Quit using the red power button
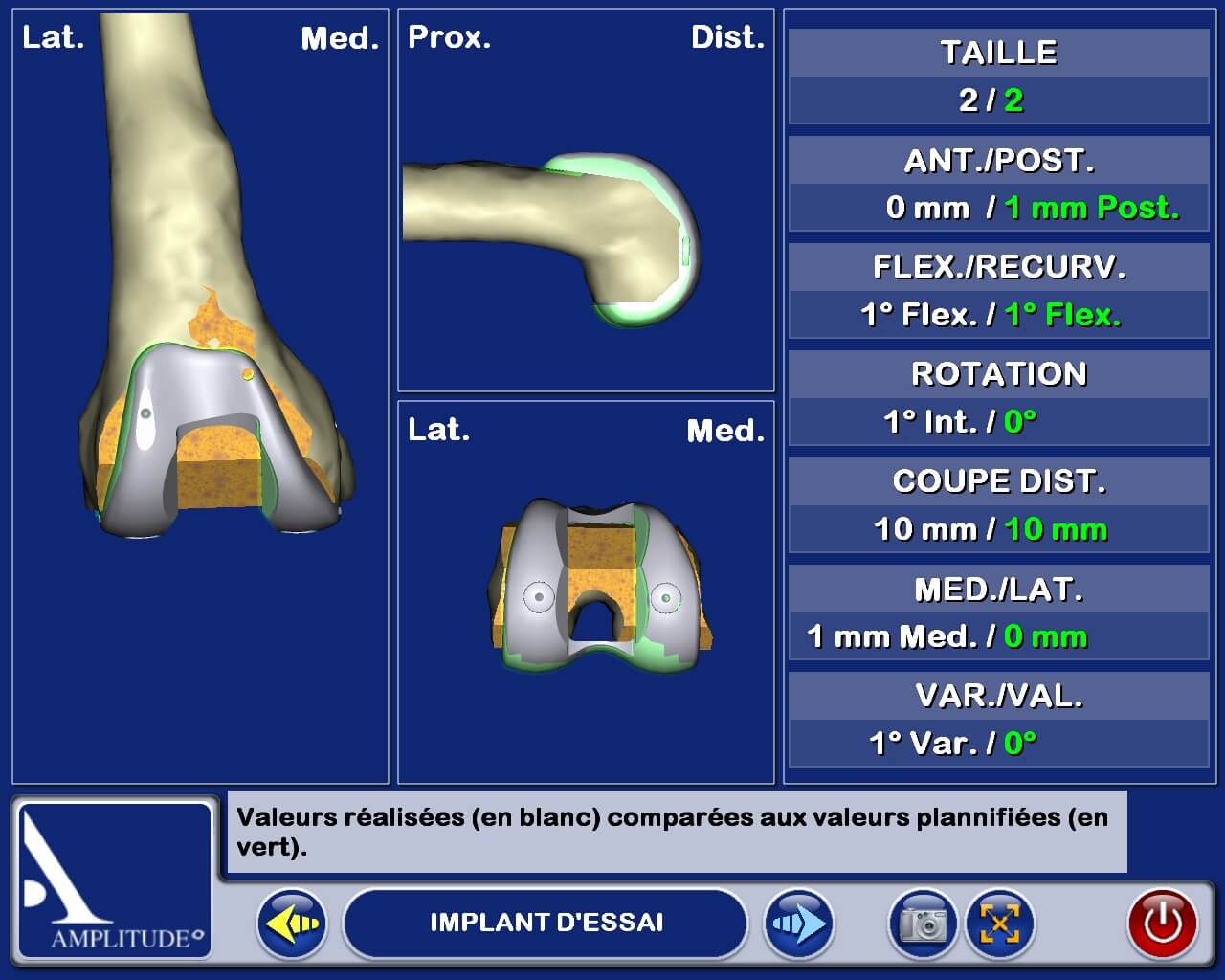This screenshot has height=980, width=1225. tap(1163, 924)
